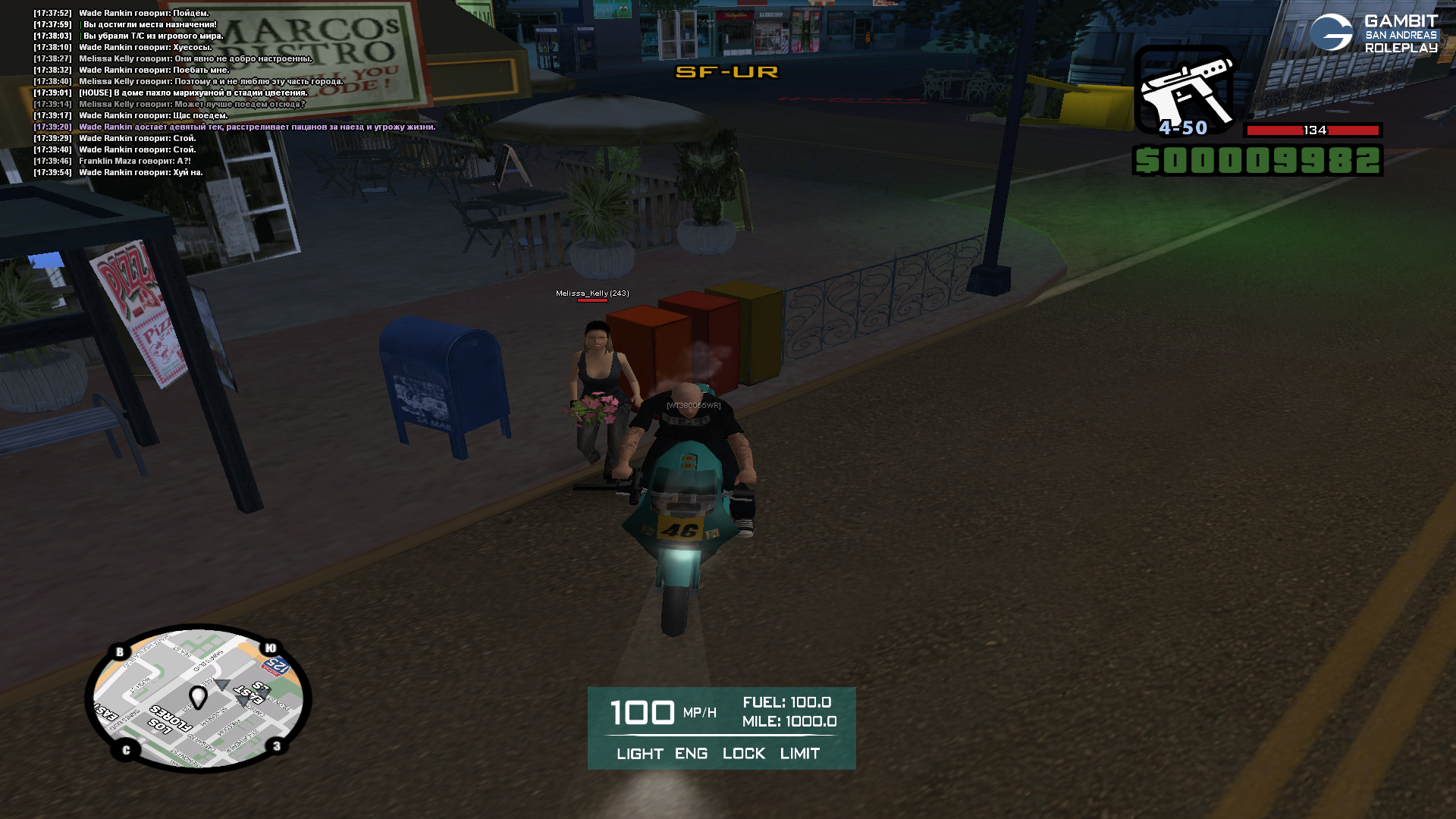Toggle the speed LIMIT indicator
1456x819 pixels.
[x=799, y=754]
